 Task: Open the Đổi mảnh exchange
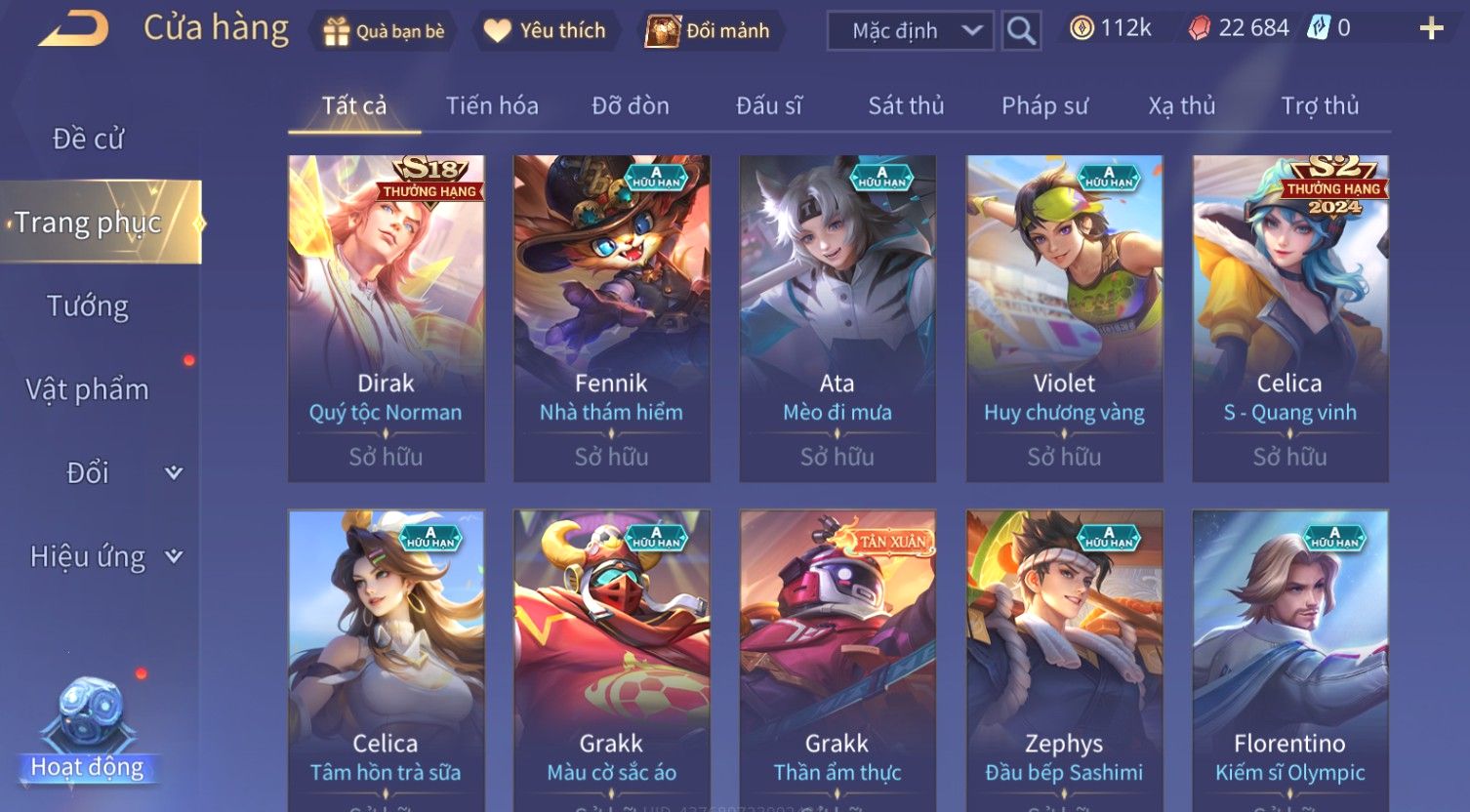pyautogui.click(x=710, y=31)
